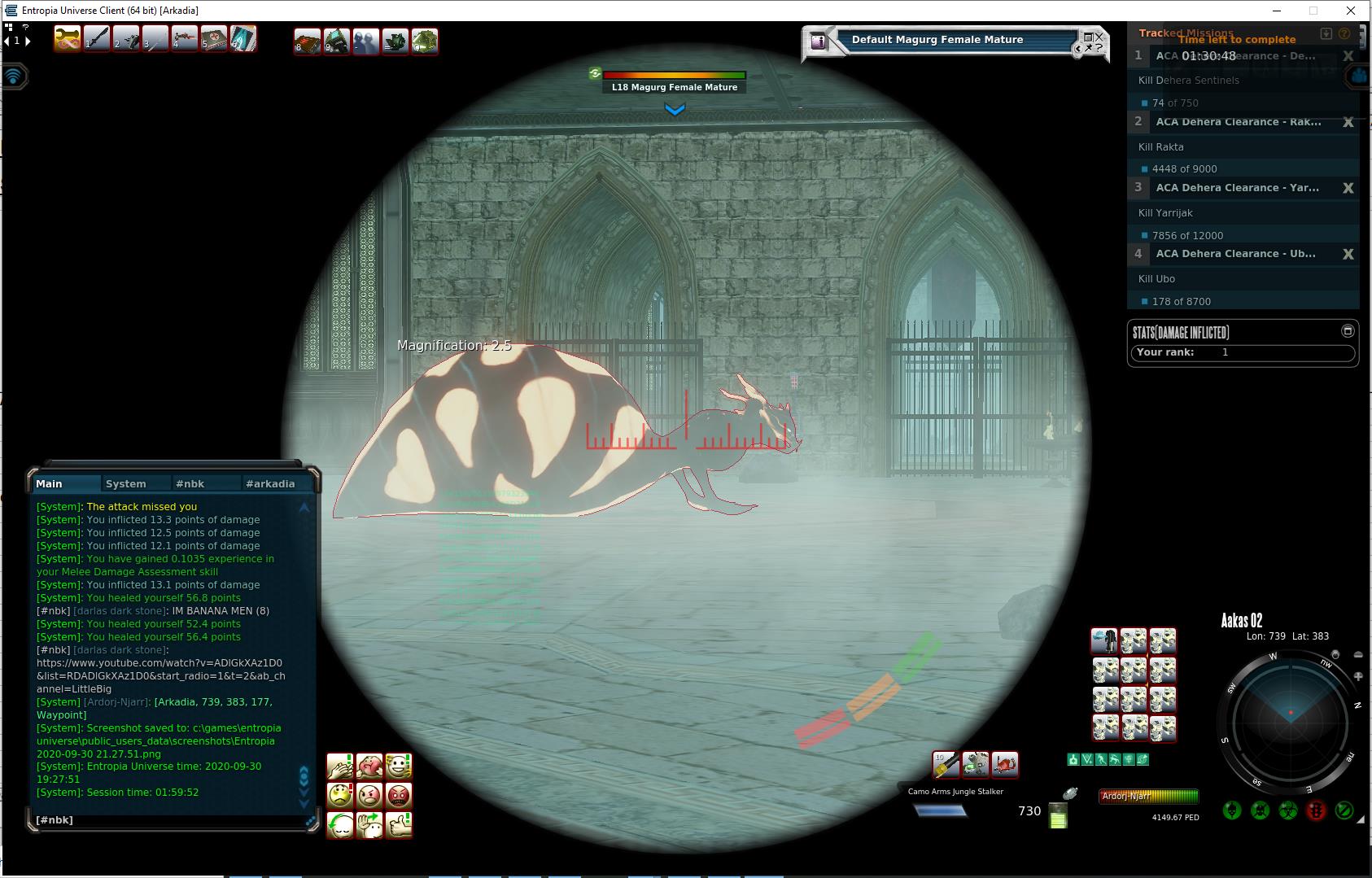The height and width of the screenshot is (878, 1372).
Task: Open the #nbk chat tab
Action: pyautogui.click(x=190, y=483)
